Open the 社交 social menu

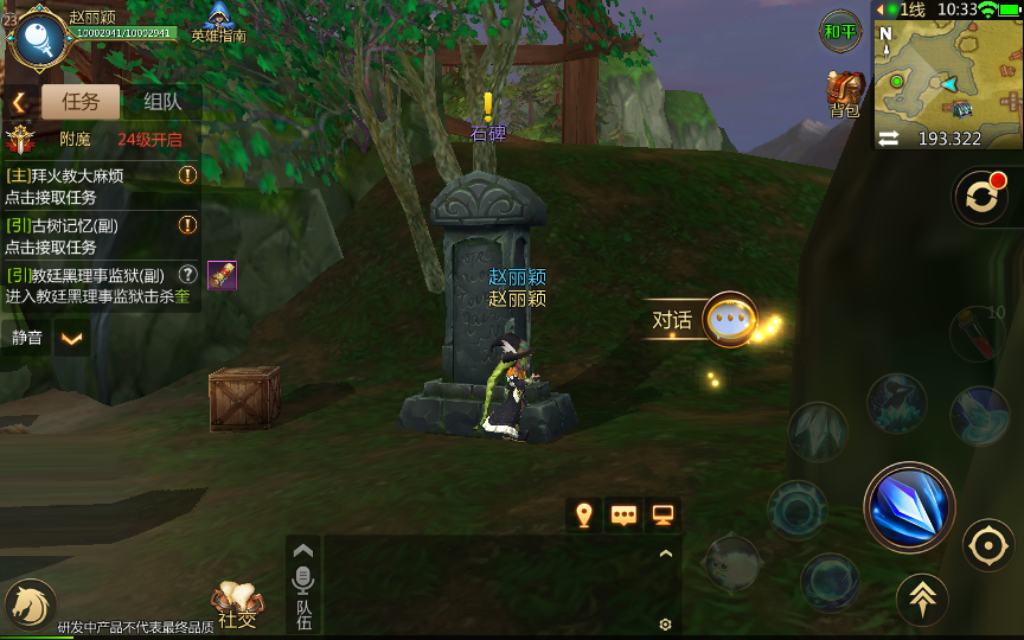tap(237, 605)
